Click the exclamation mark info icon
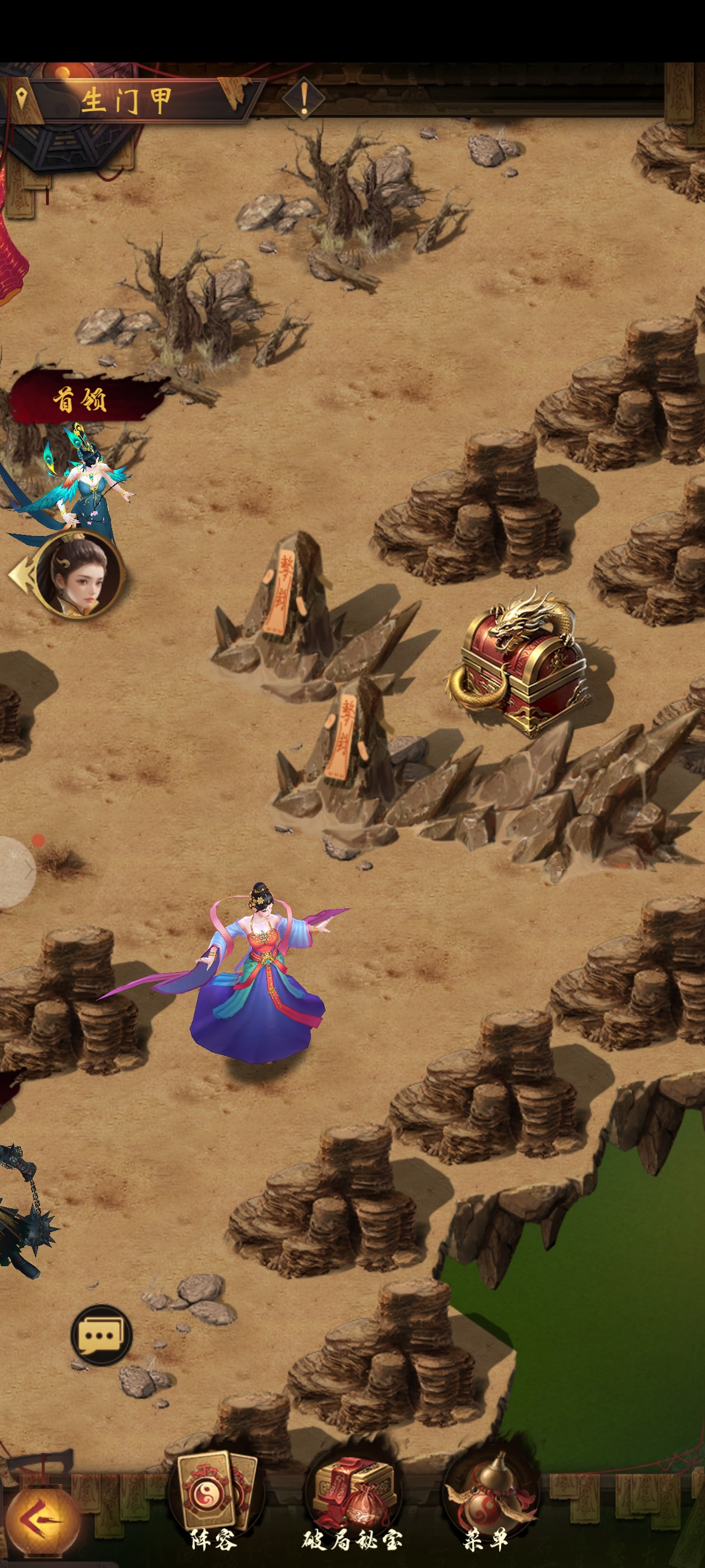The height and width of the screenshot is (1568, 705). coord(303,97)
